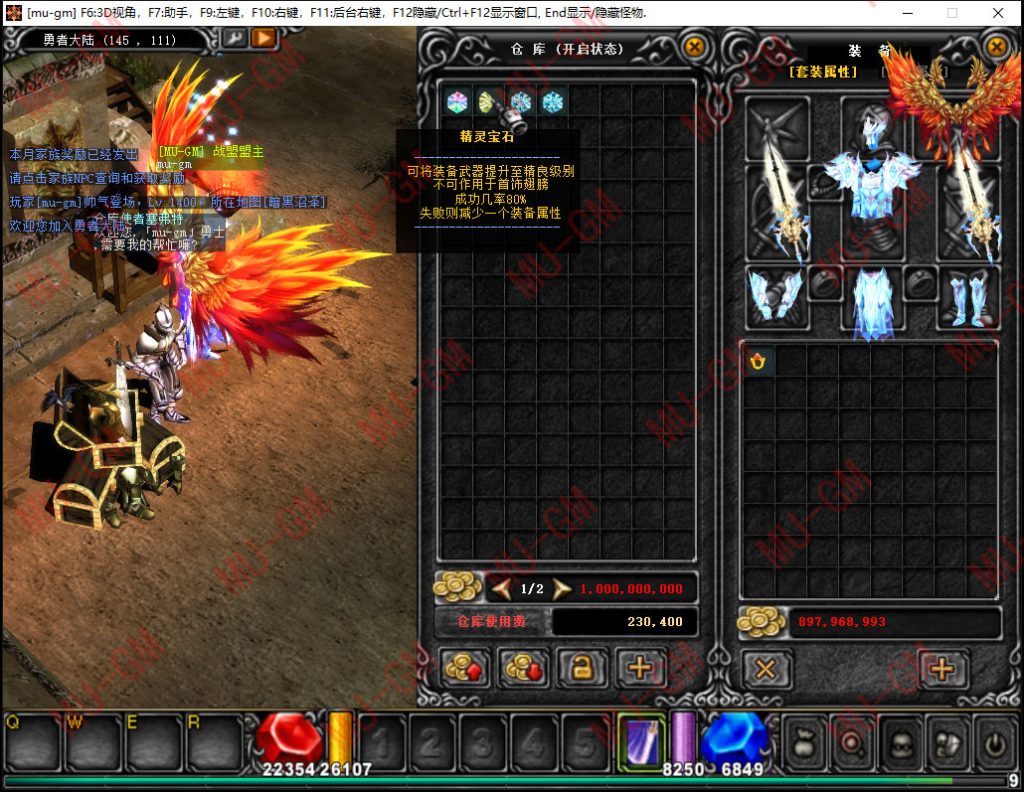Click the withdraw gold button with red down arrow
The height and width of the screenshot is (792, 1024).
tap(523, 668)
